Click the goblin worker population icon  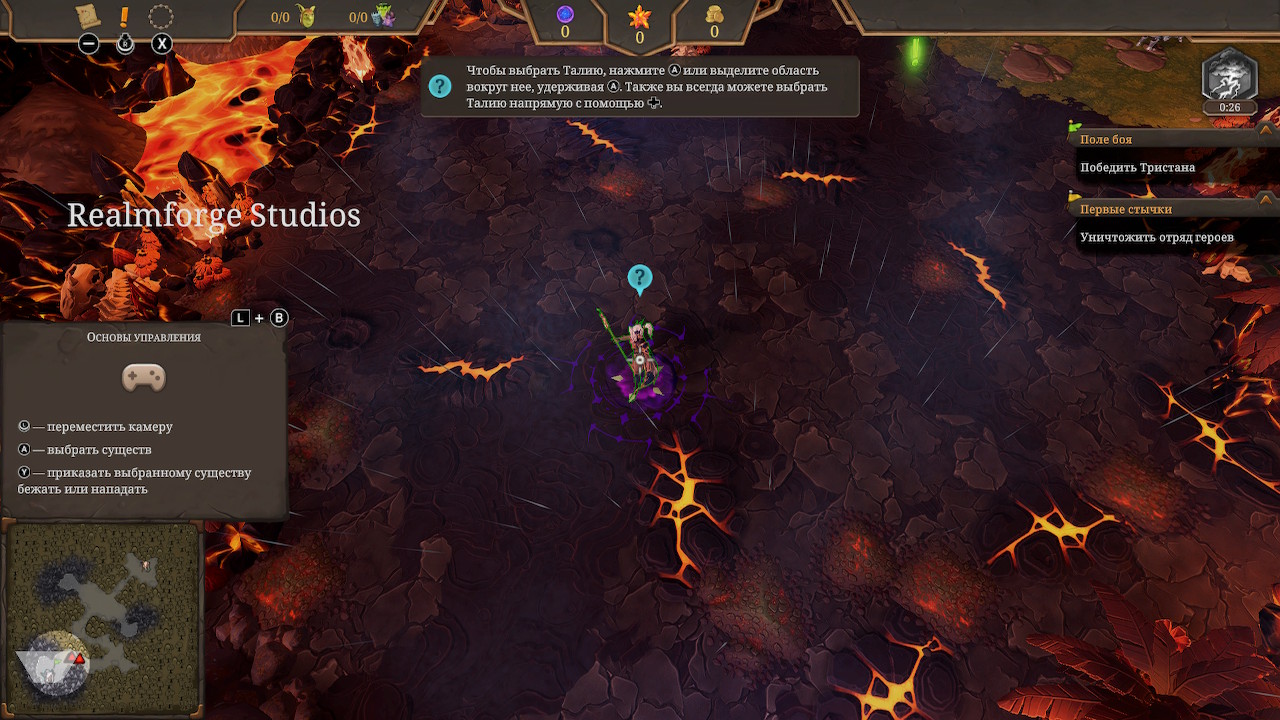tap(307, 16)
